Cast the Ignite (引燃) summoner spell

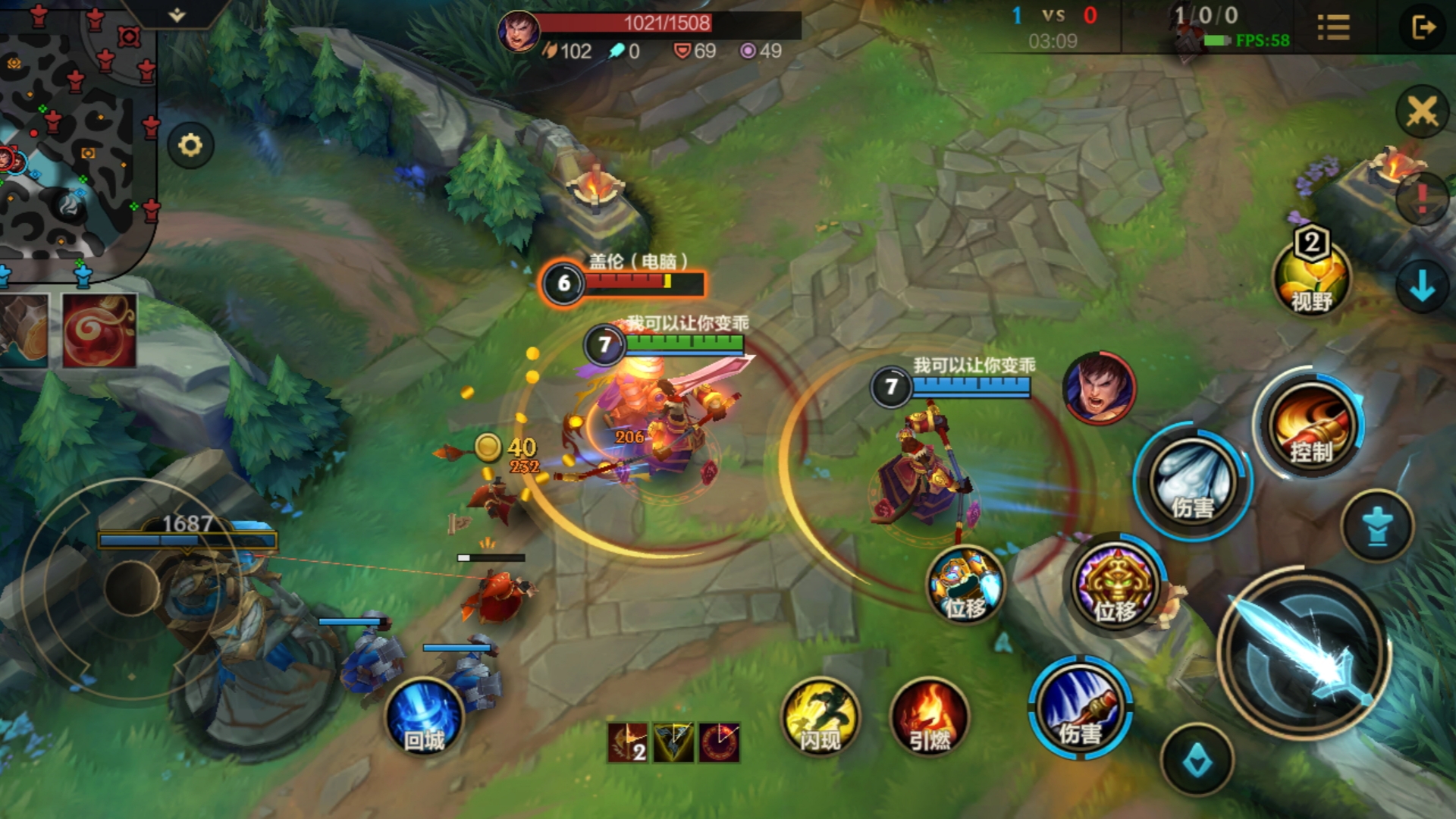click(930, 717)
